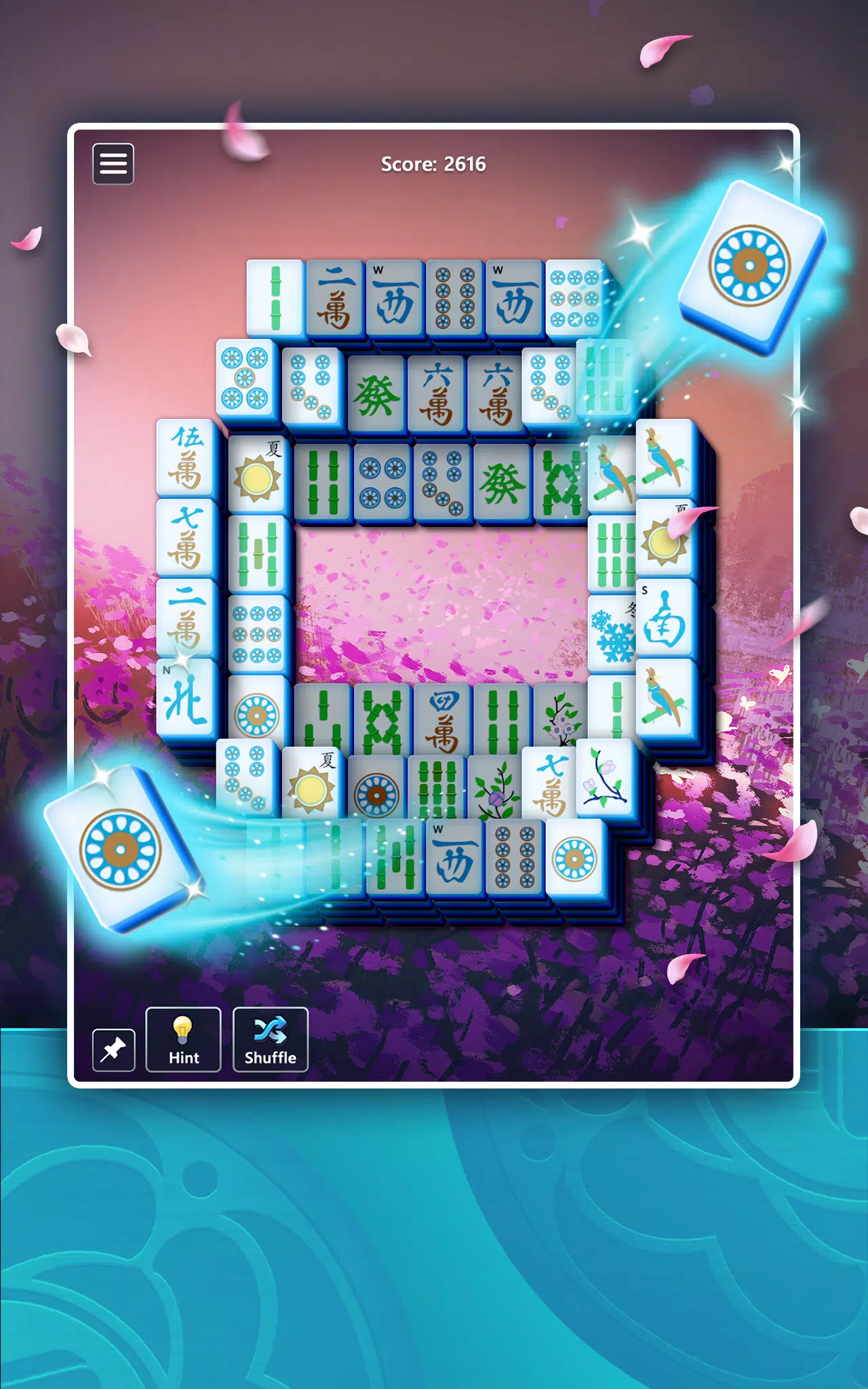The width and height of the screenshot is (868, 1389).
Task: Click the Score display at the top
Action: 434,163
